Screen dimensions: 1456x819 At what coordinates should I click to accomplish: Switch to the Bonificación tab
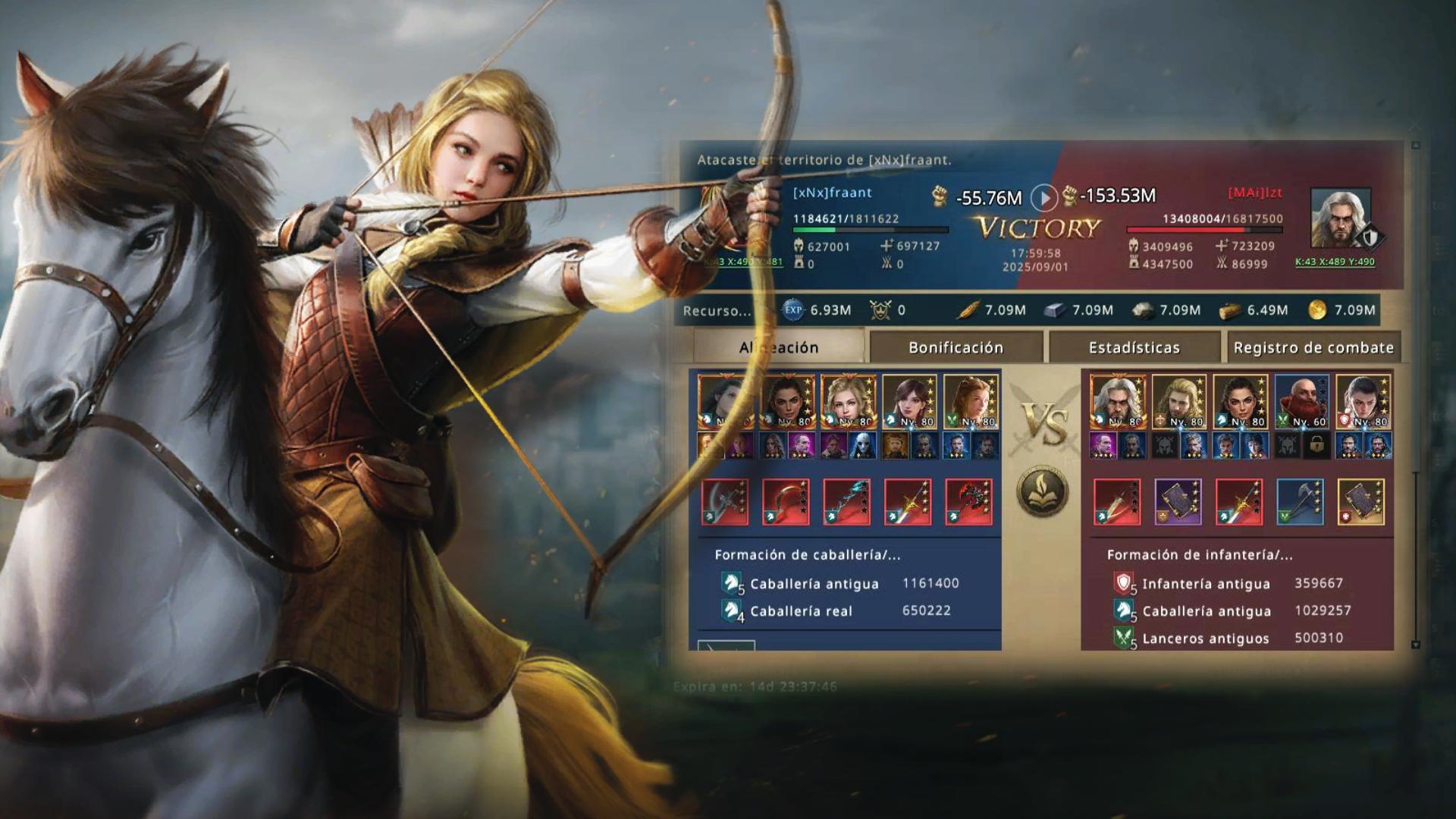(955, 347)
